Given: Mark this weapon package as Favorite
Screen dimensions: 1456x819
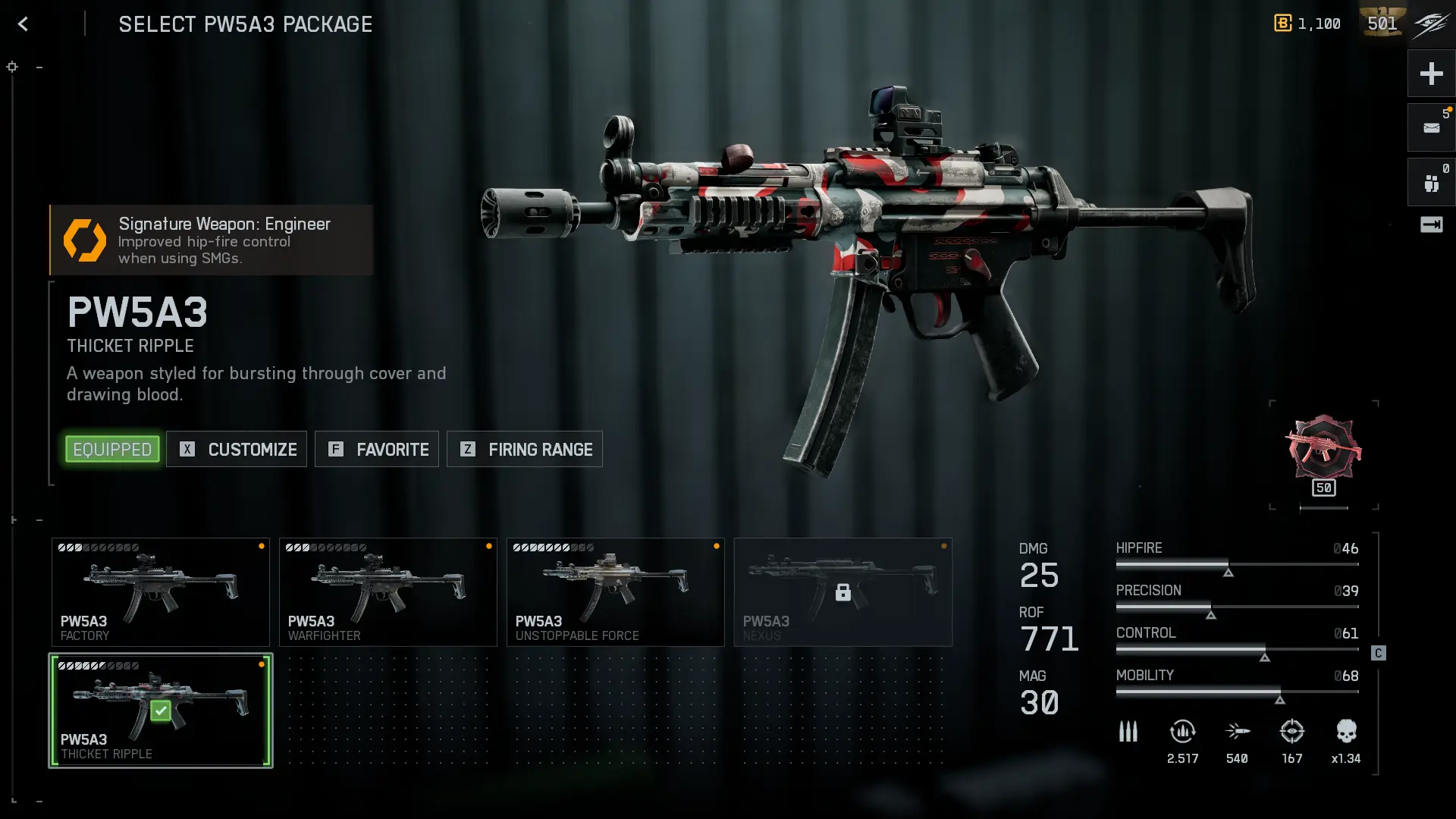Looking at the screenshot, I should tap(377, 449).
